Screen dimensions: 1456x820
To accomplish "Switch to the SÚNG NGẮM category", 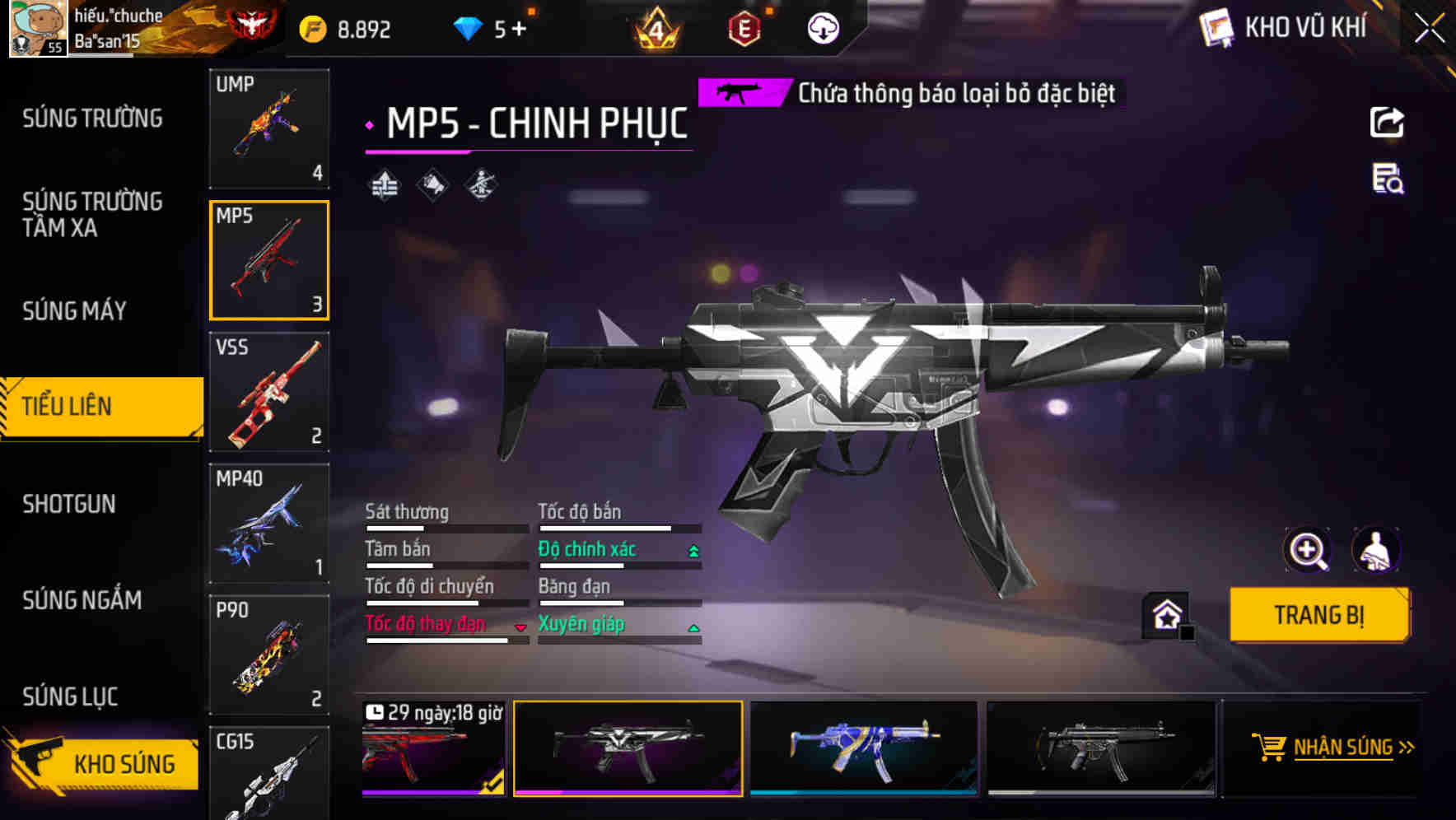I will [x=82, y=600].
